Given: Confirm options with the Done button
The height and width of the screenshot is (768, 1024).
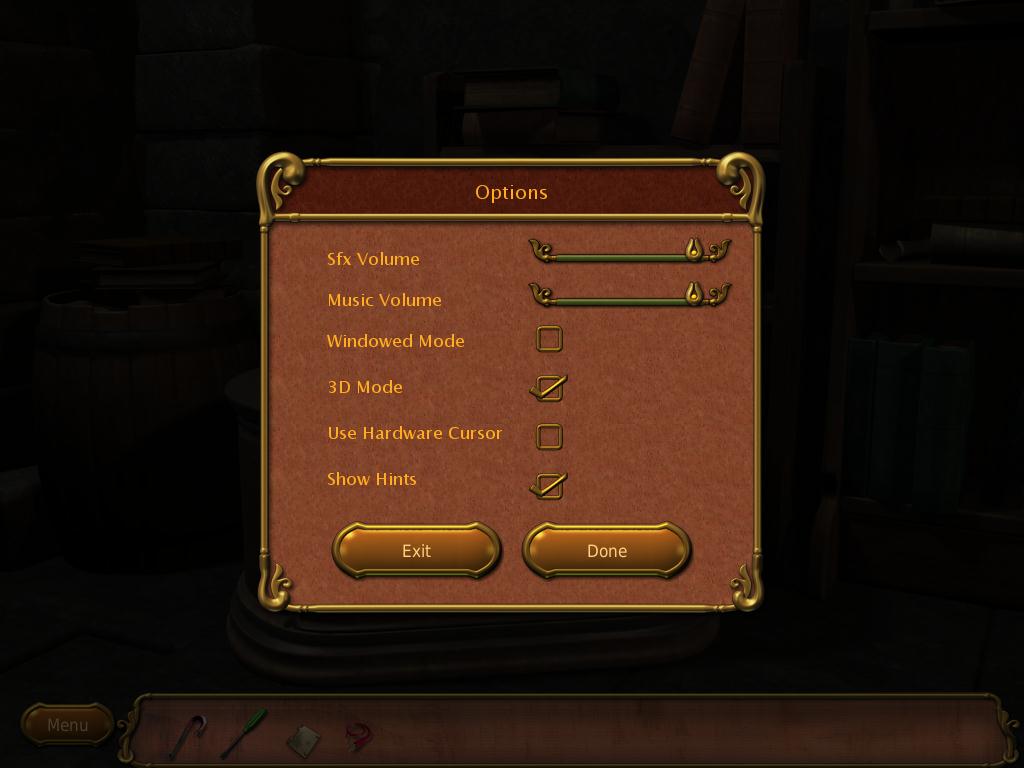Looking at the screenshot, I should (606, 551).
